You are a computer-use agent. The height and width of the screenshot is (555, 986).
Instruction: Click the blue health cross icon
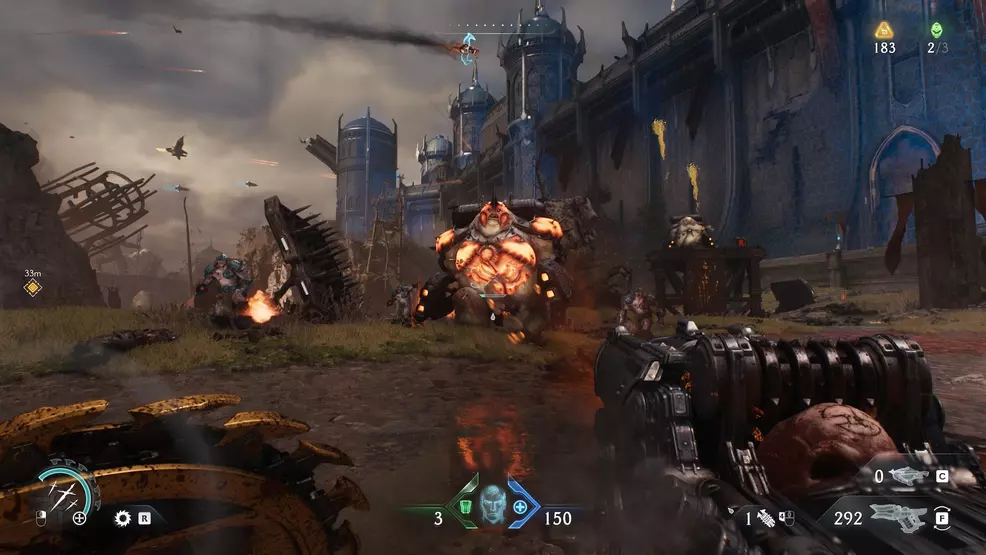(521, 508)
